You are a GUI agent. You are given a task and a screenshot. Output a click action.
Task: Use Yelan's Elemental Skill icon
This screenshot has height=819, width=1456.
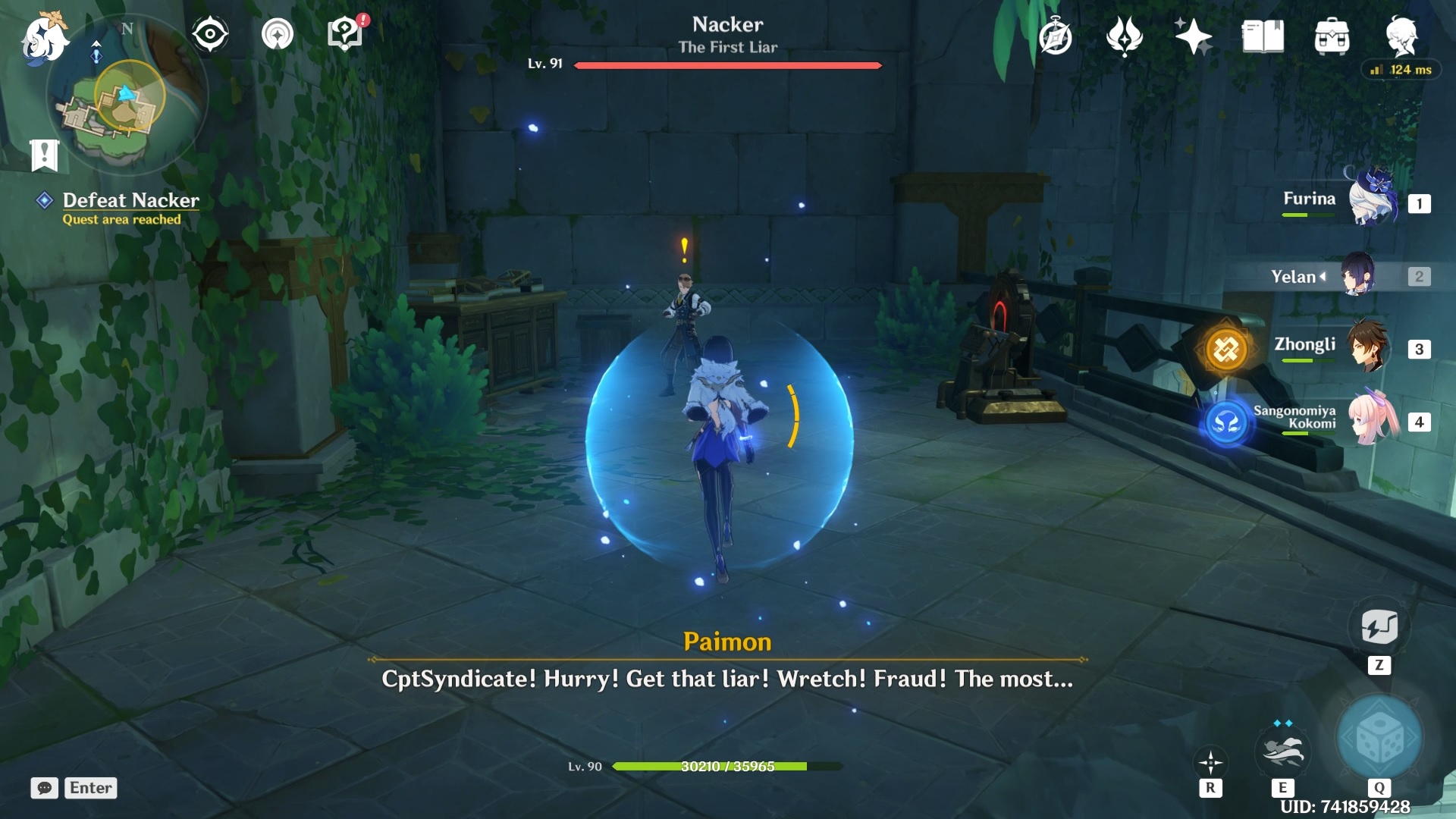click(1282, 752)
